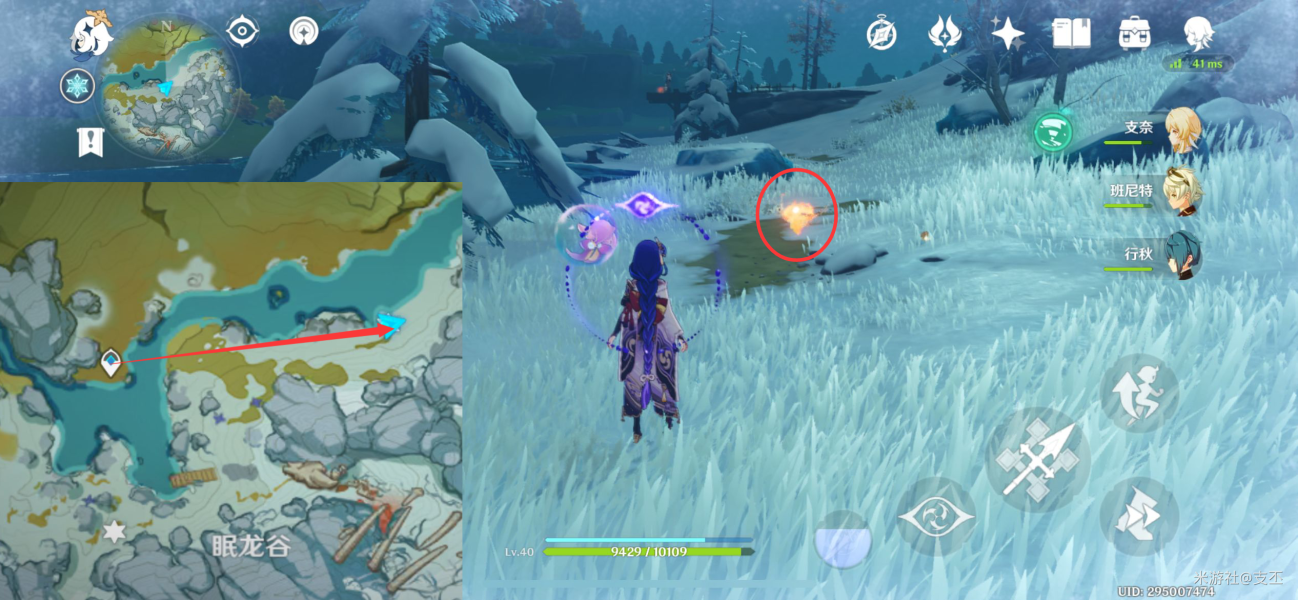Switch to party member 支奈
The image size is (1298, 600).
coord(1182,131)
